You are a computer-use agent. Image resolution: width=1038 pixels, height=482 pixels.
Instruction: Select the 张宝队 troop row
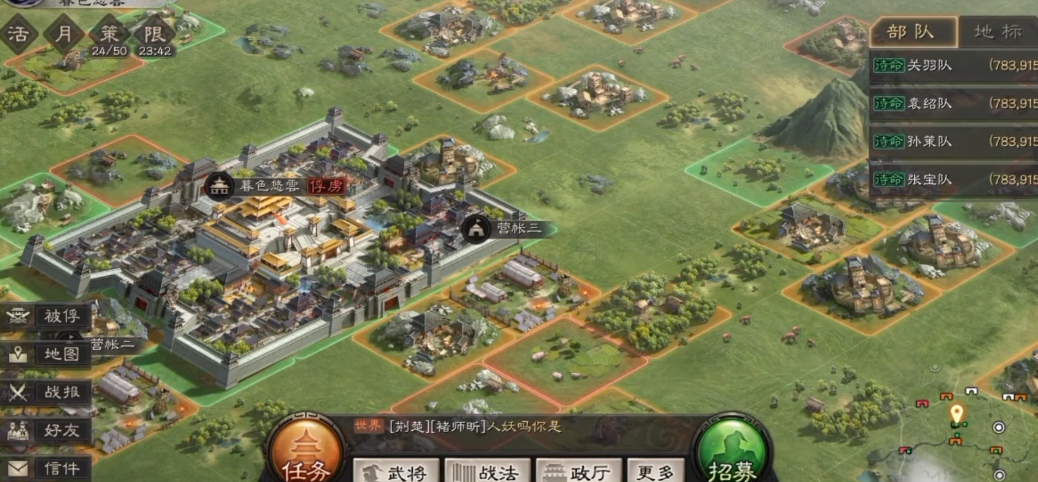click(953, 180)
